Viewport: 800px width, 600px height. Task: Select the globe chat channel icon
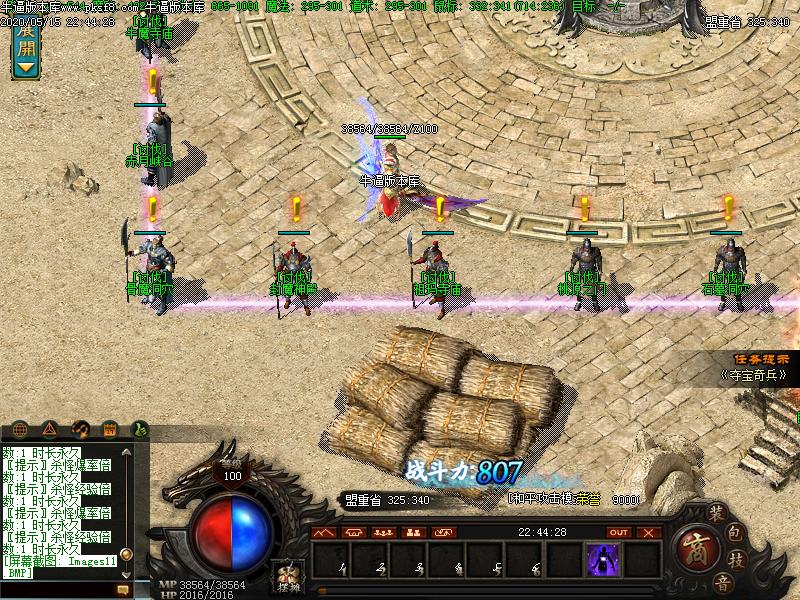point(20,430)
